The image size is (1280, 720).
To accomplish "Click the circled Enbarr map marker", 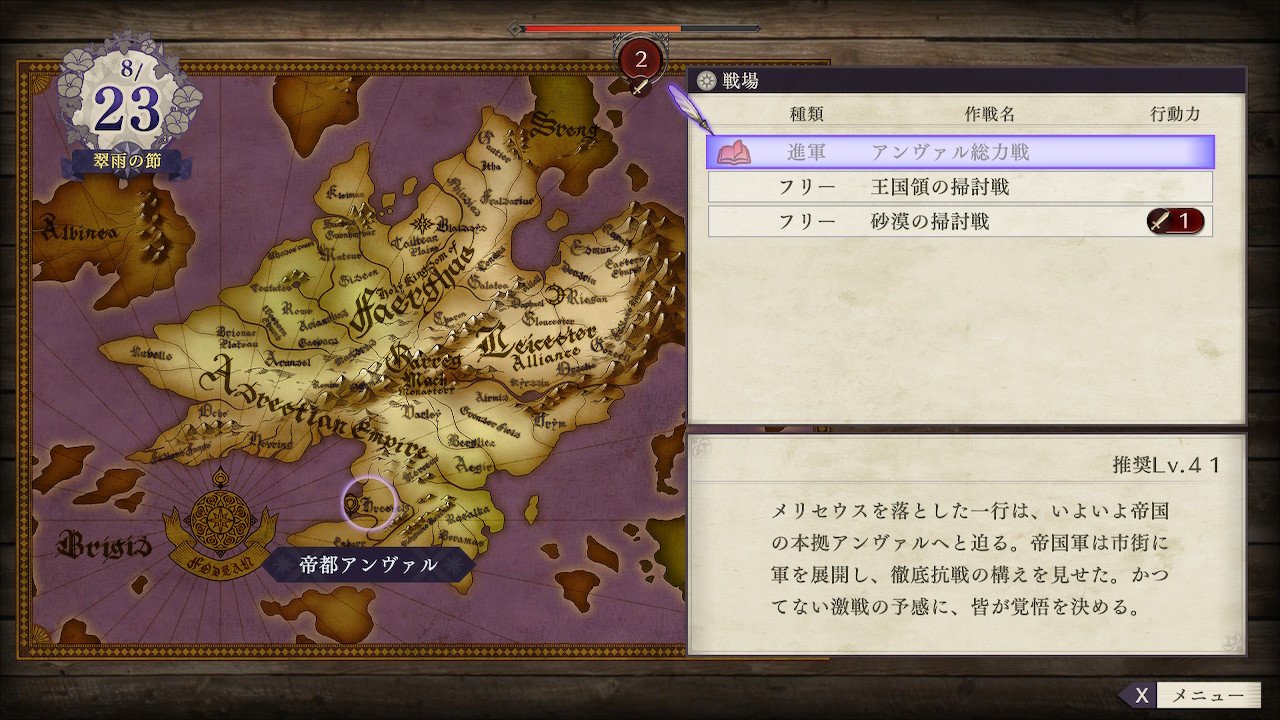I will click(x=369, y=503).
